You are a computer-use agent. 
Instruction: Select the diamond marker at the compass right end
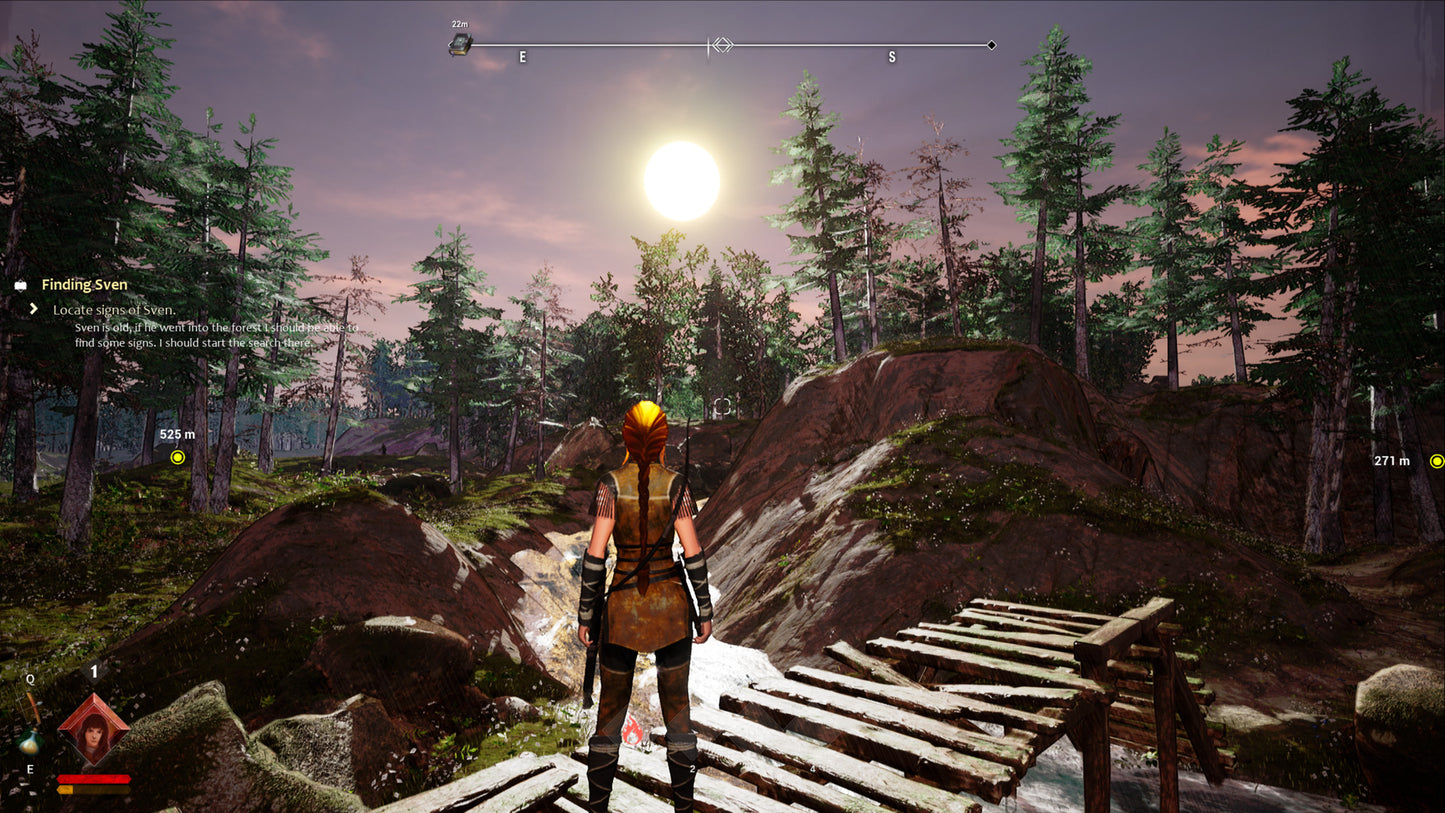pos(991,45)
